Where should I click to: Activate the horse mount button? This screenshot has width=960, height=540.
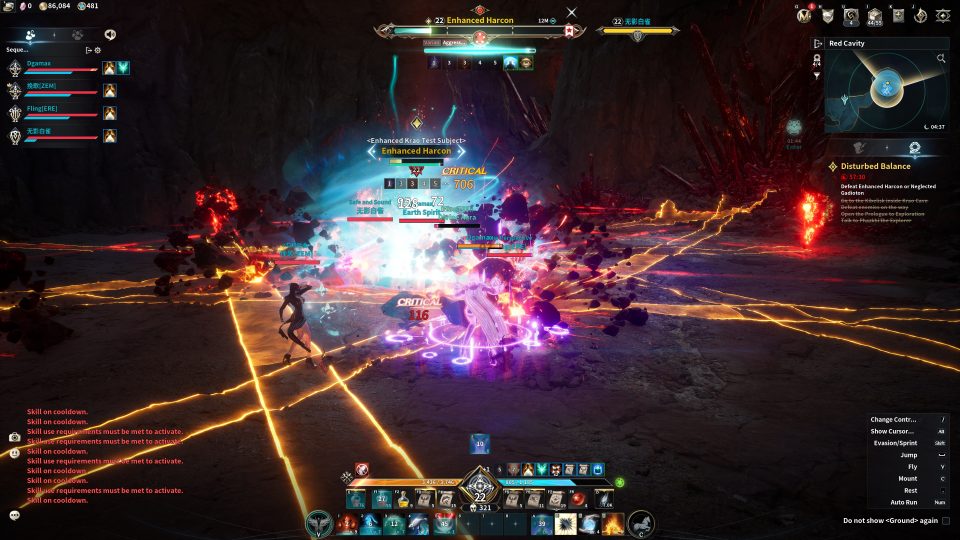pyautogui.click(x=641, y=523)
